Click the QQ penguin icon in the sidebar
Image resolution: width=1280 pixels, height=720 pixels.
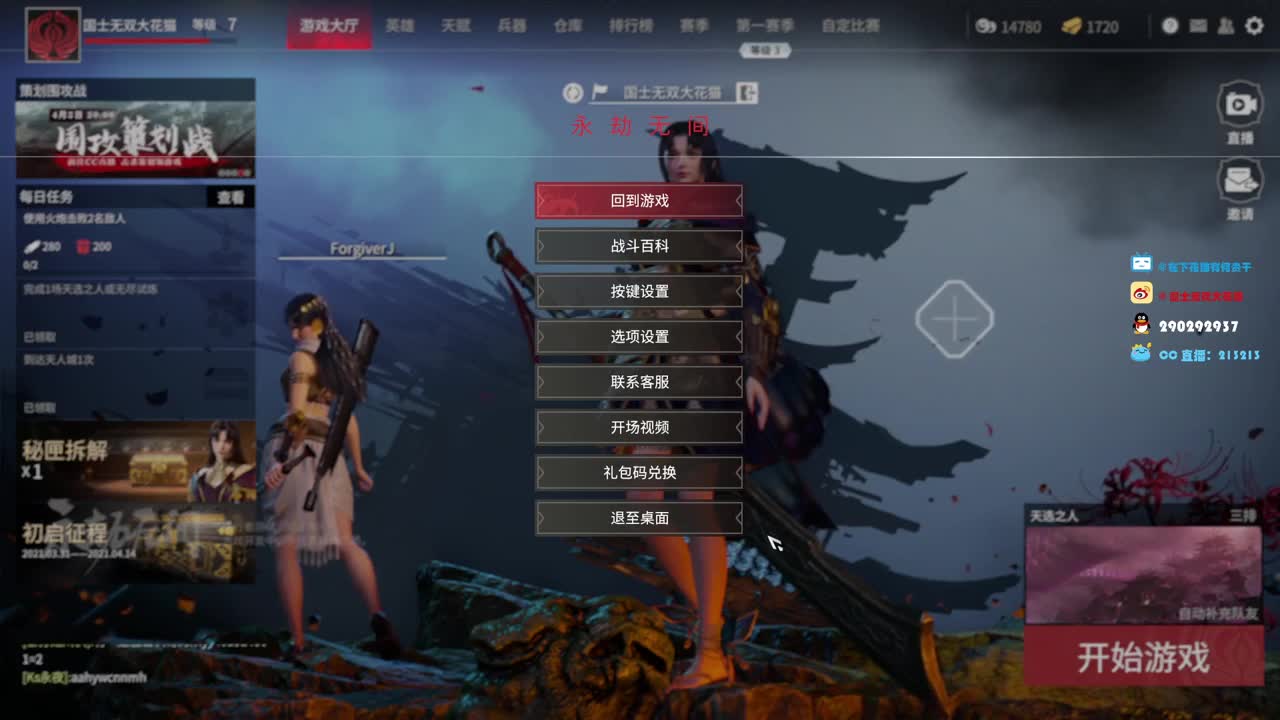tap(1141, 322)
